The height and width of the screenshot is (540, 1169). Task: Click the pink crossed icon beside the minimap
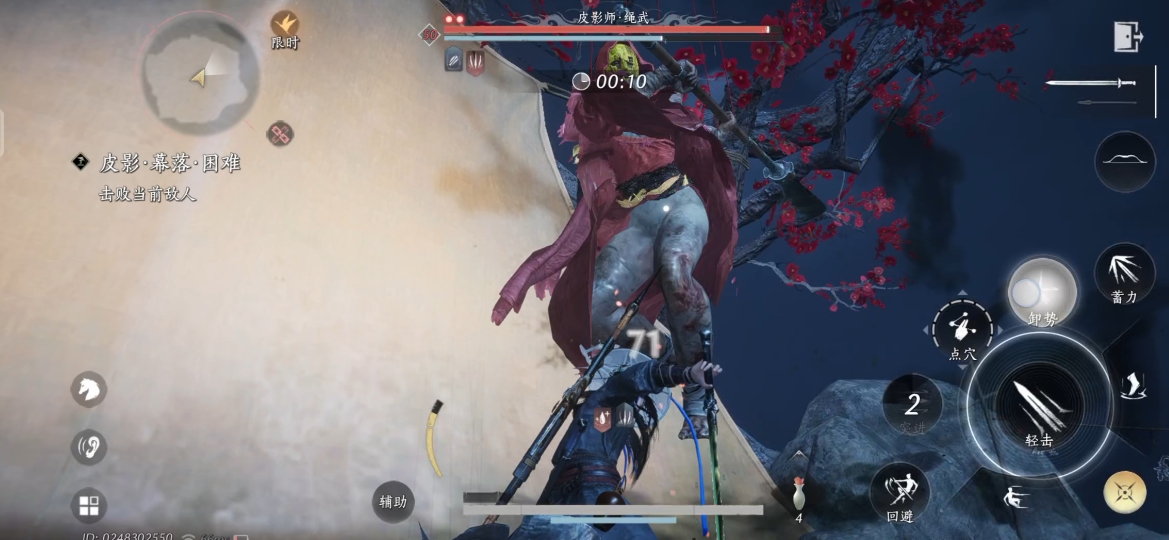pos(280,134)
